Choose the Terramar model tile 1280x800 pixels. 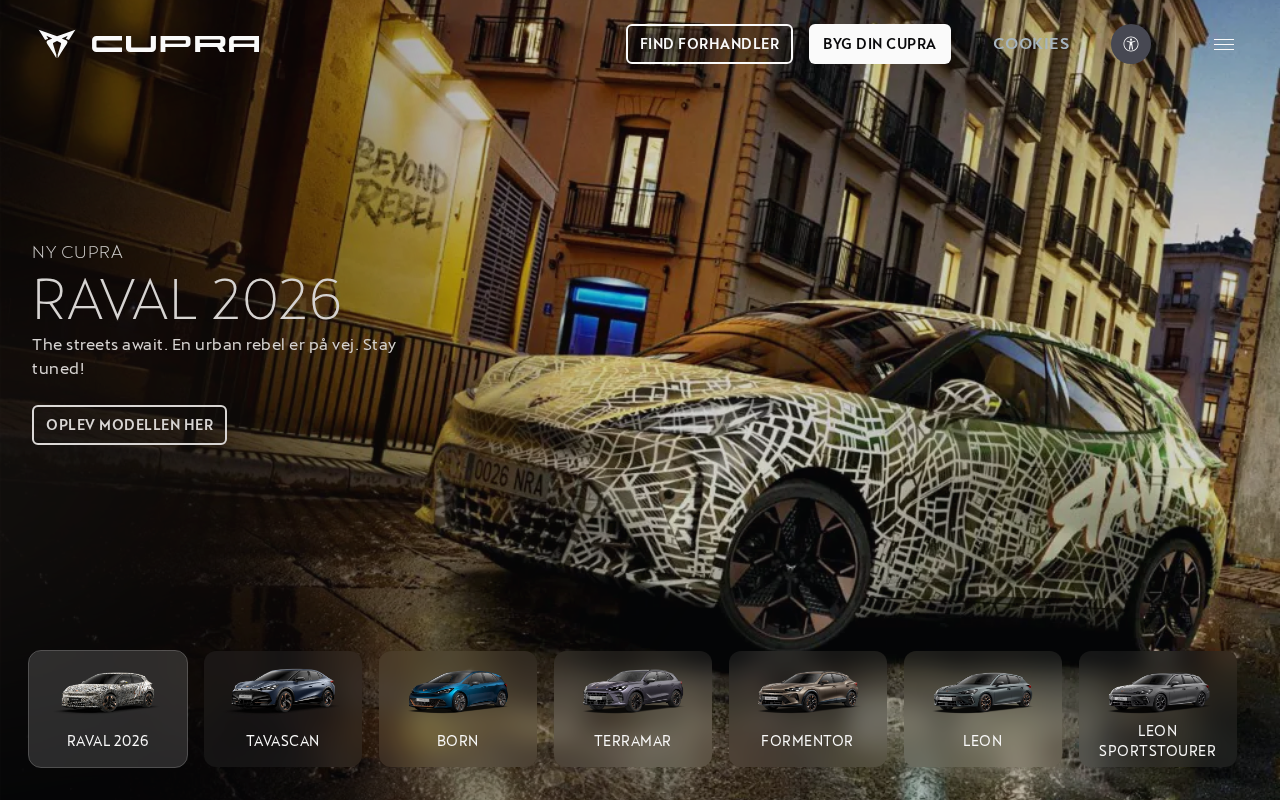(x=633, y=709)
